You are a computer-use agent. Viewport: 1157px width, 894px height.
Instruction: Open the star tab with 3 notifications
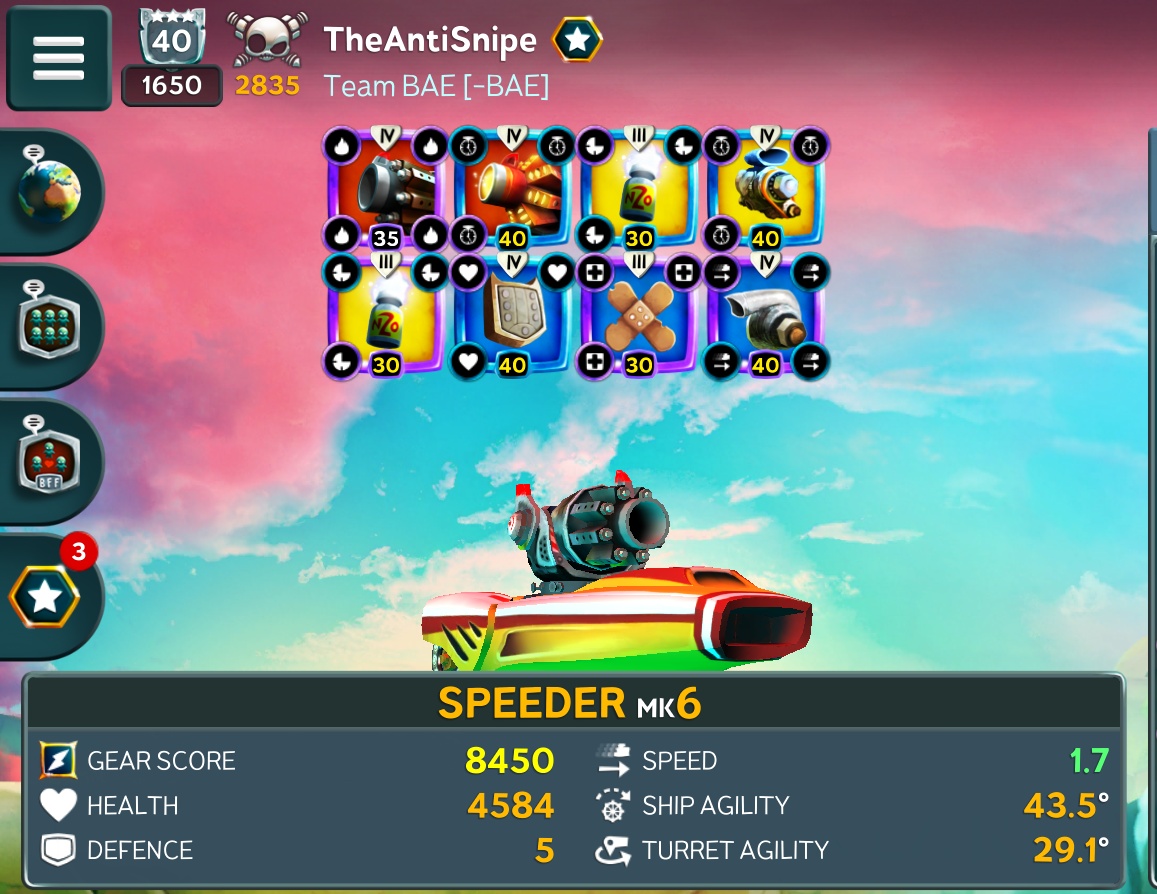click(46, 597)
